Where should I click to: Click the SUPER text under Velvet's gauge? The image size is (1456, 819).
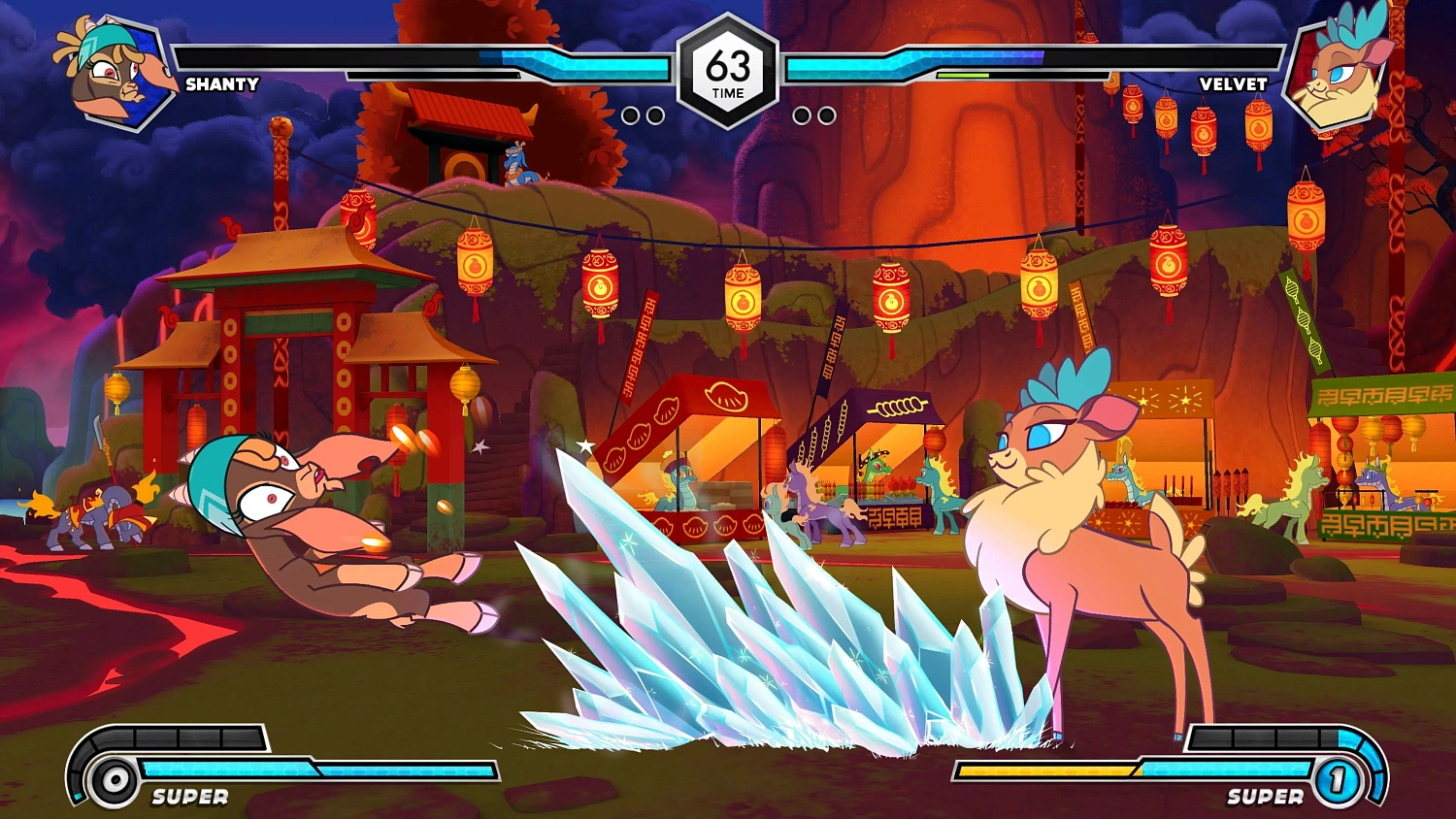coord(1264,798)
